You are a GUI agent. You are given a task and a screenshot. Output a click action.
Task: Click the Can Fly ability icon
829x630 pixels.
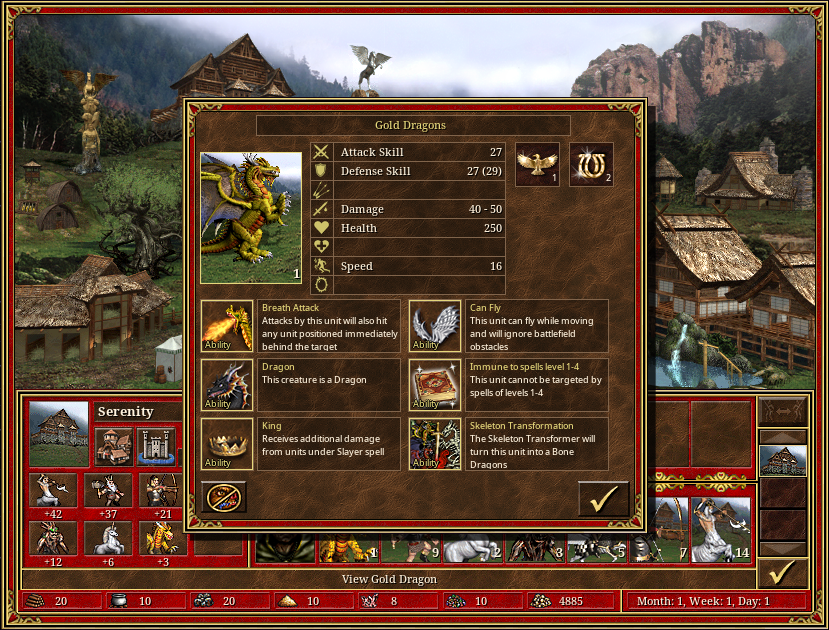pos(435,326)
